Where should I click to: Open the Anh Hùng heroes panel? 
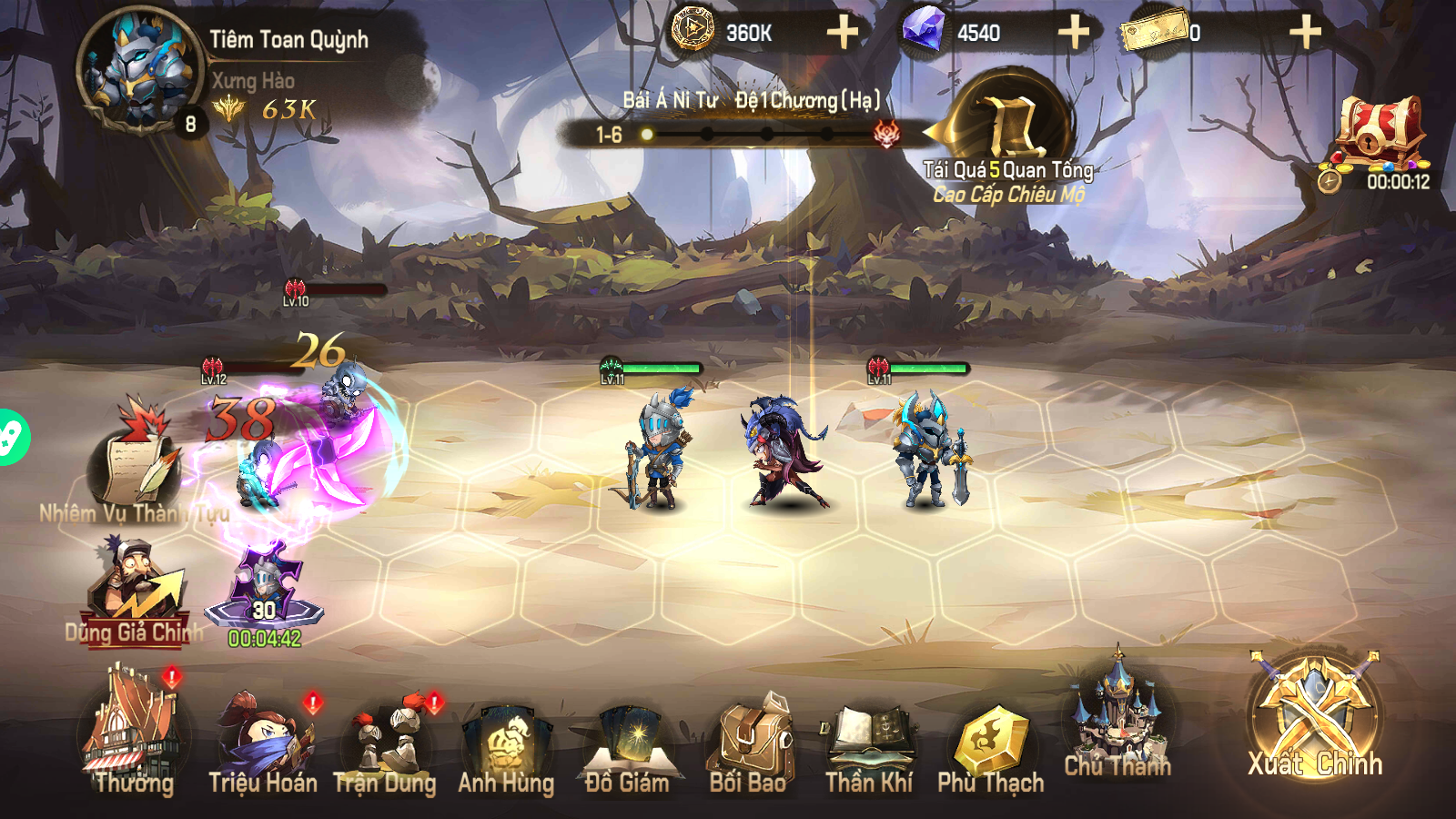(510, 737)
